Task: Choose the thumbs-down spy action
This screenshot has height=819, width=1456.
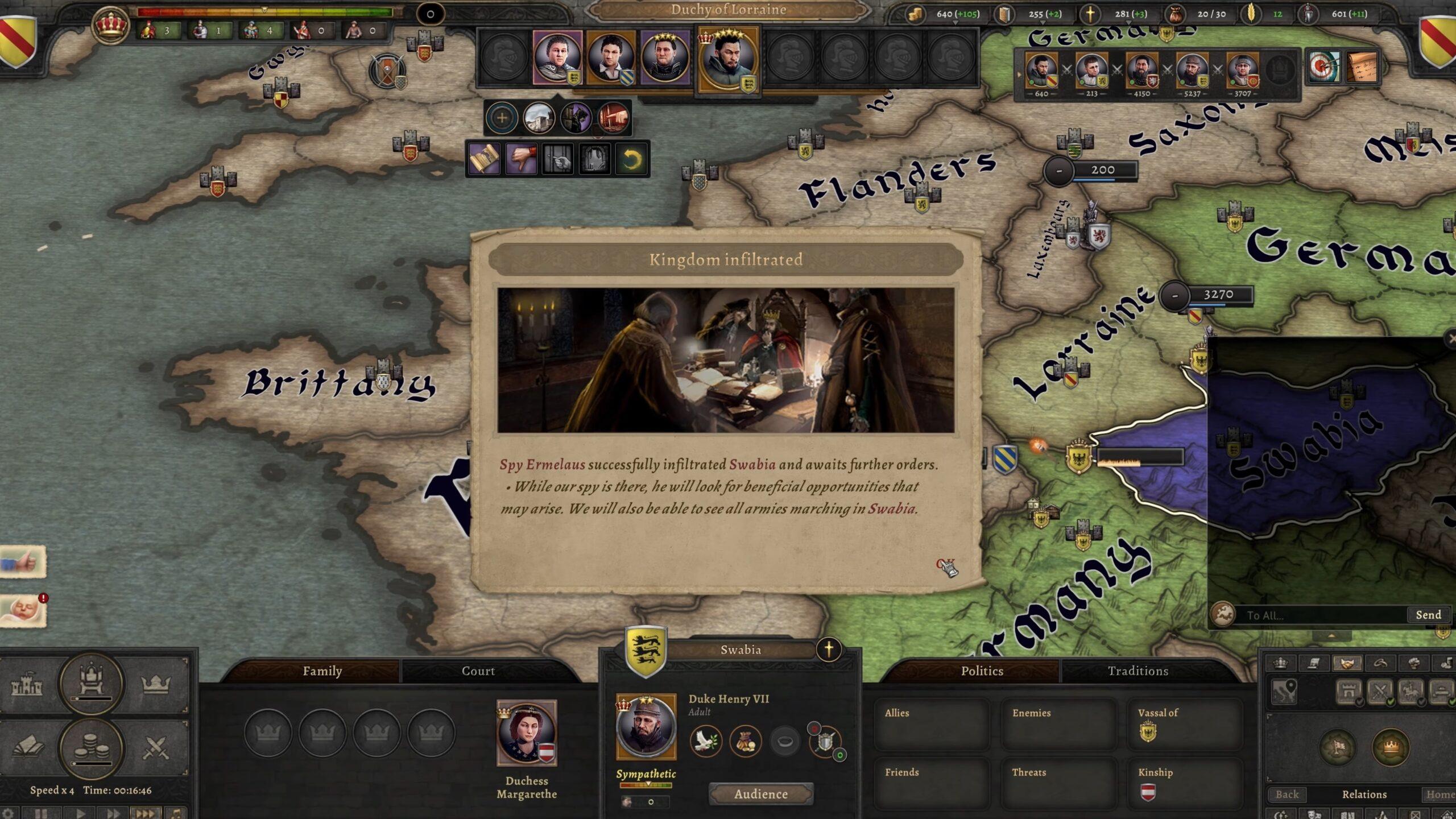Action: (x=521, y=159)
